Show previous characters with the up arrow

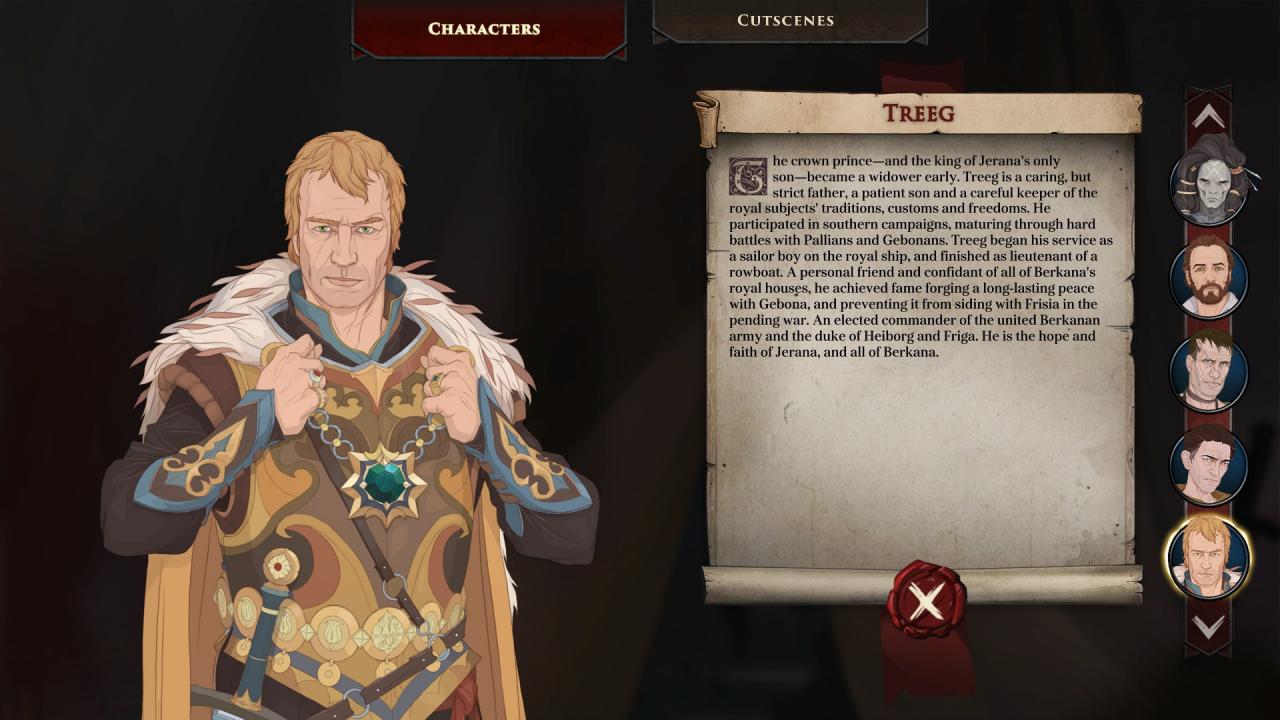tap(1208, 117)
